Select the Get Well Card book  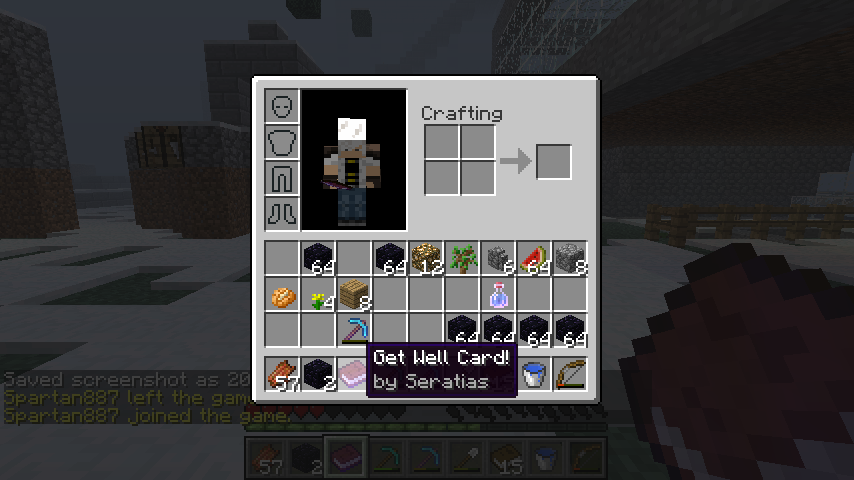pos(354,374)
